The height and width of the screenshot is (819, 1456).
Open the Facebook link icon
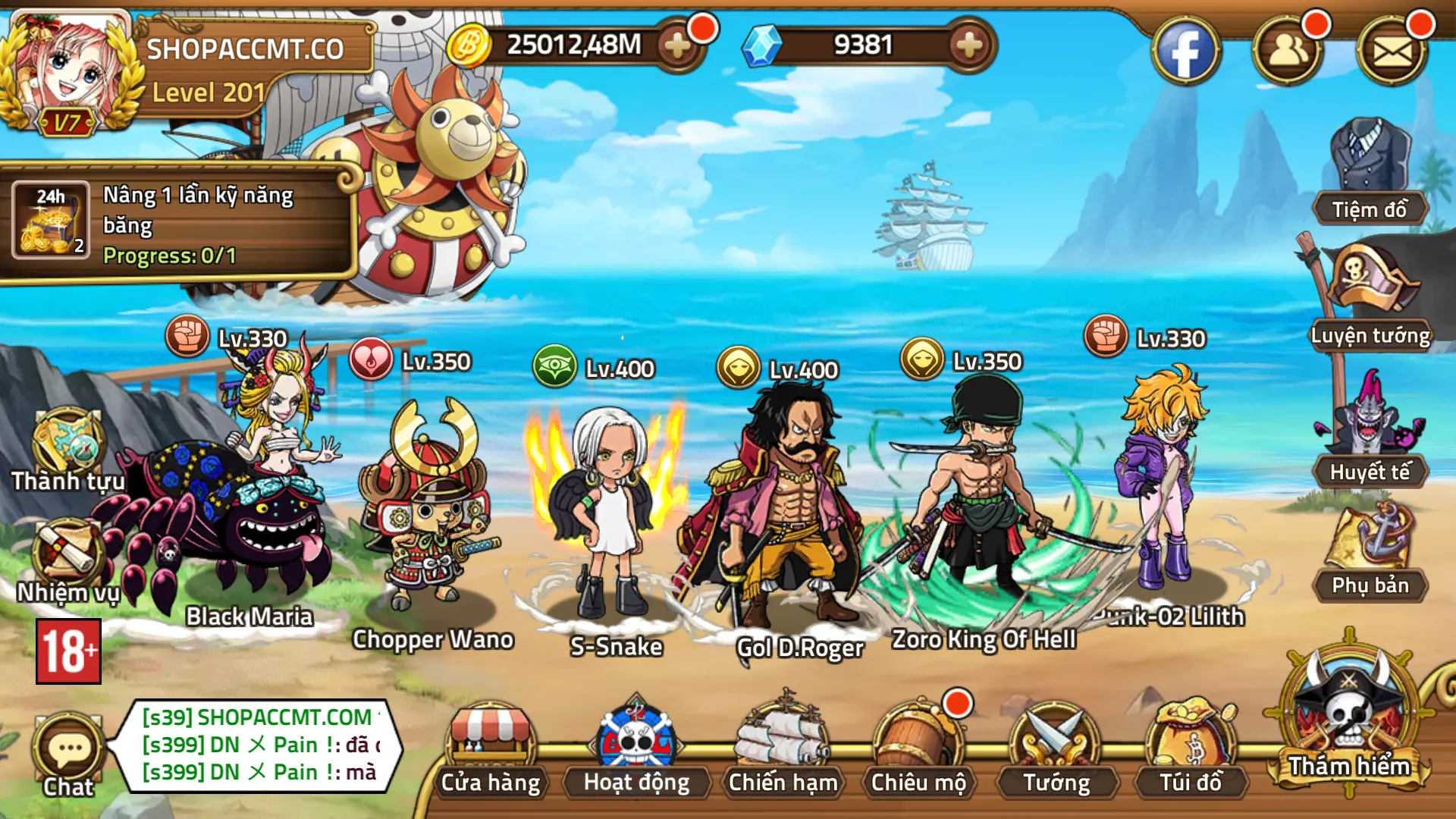tap(1186, 52)
